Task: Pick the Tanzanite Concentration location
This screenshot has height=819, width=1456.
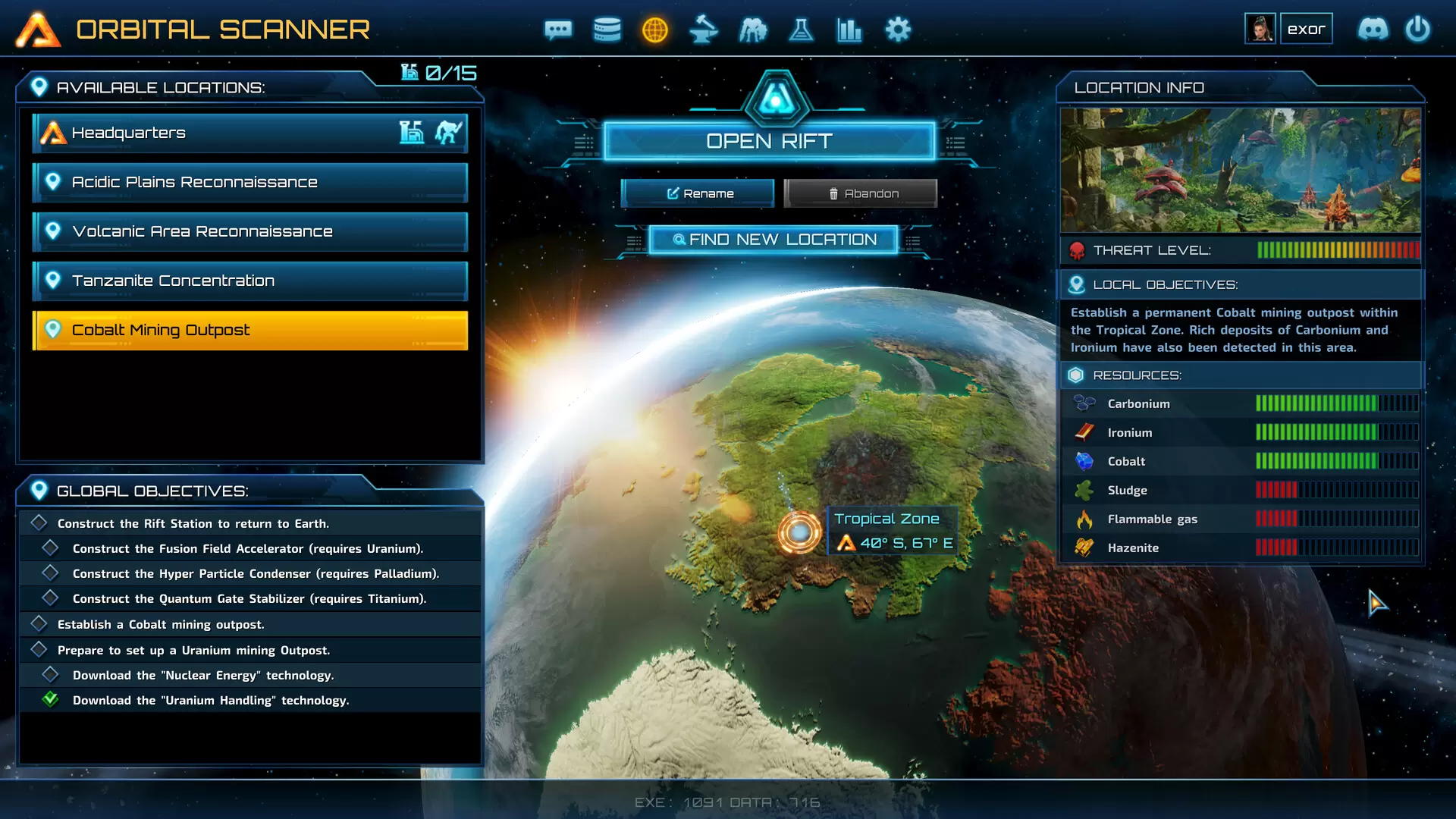Action: coord(250,281)
